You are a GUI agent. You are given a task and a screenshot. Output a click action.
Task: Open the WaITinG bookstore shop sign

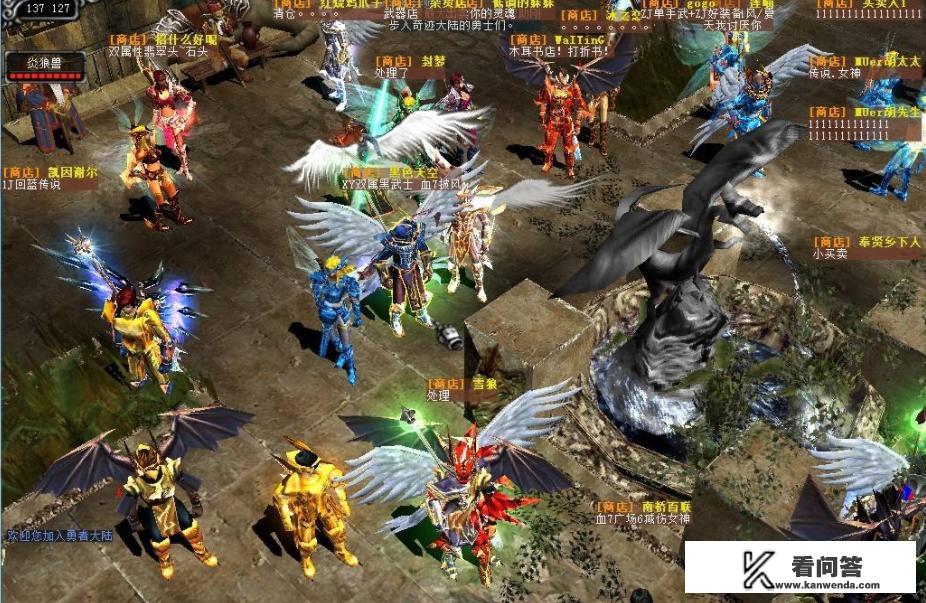click(544, 41)
